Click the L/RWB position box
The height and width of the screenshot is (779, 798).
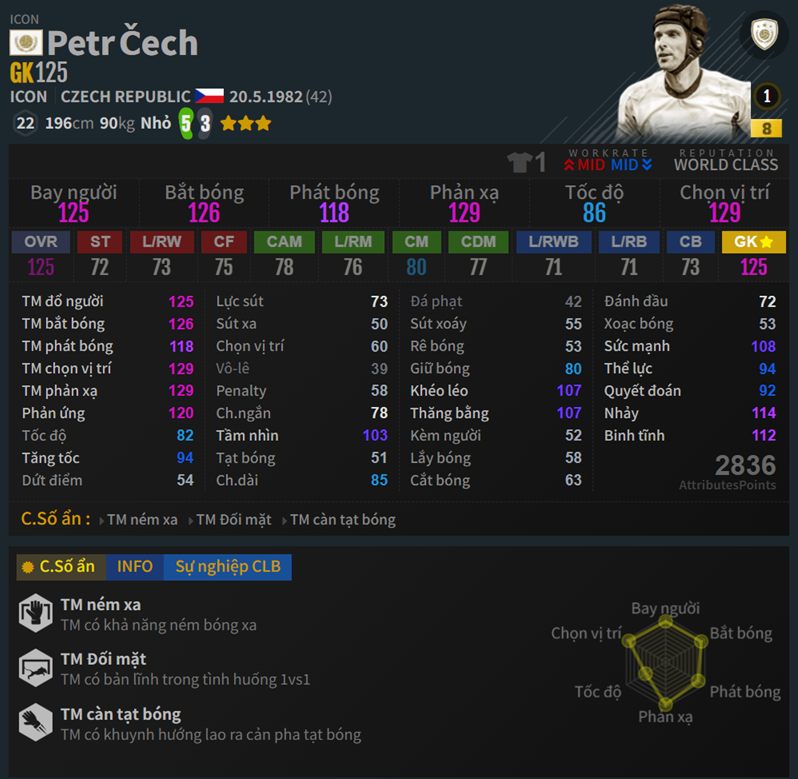[554, 243]
